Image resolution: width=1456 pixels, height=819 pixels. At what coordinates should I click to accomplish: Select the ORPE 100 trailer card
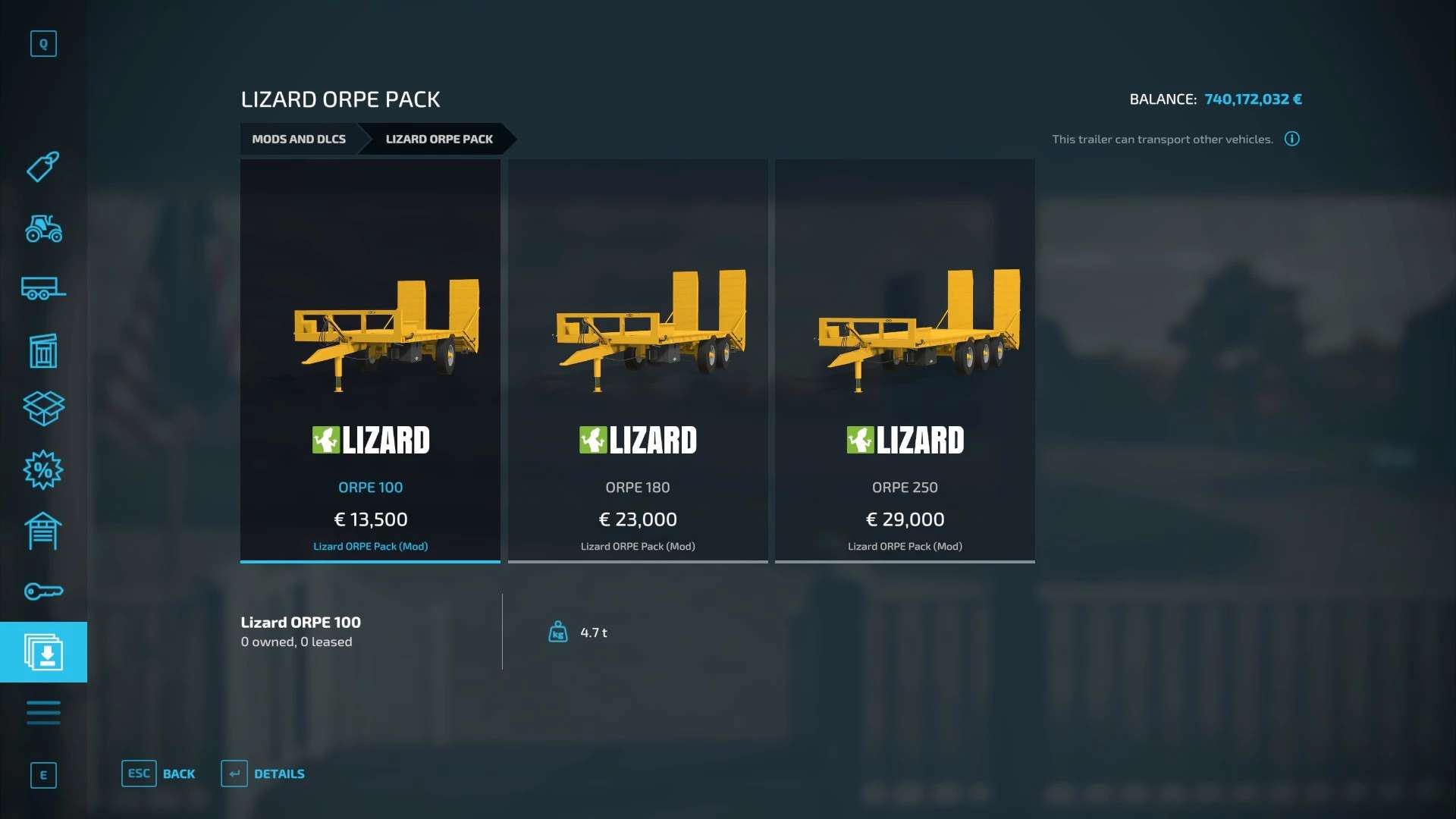(x=370, y=360)
